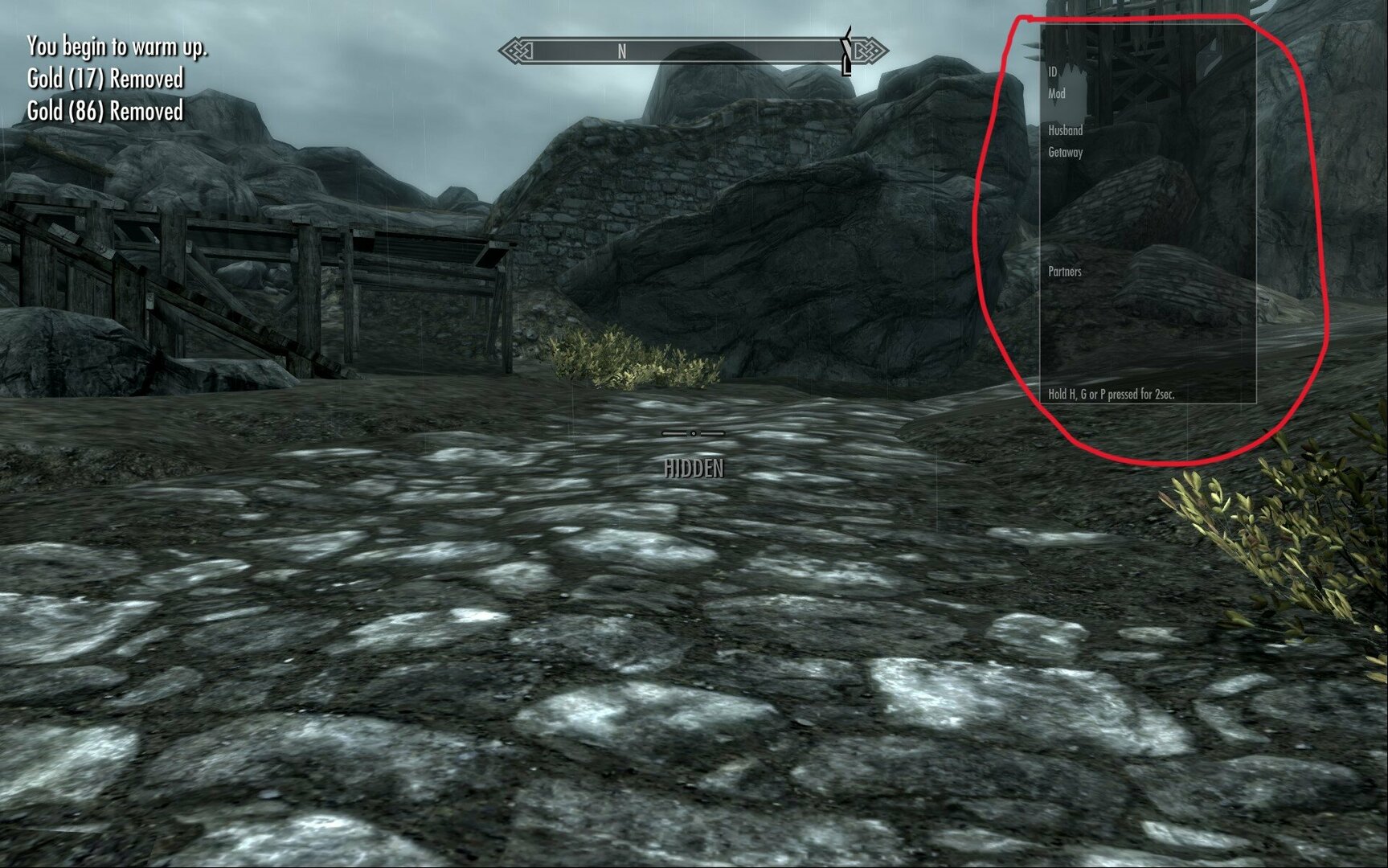Expand the Mod entry in the panel
The image size is (1388, 868).
tap(1055, 93)
